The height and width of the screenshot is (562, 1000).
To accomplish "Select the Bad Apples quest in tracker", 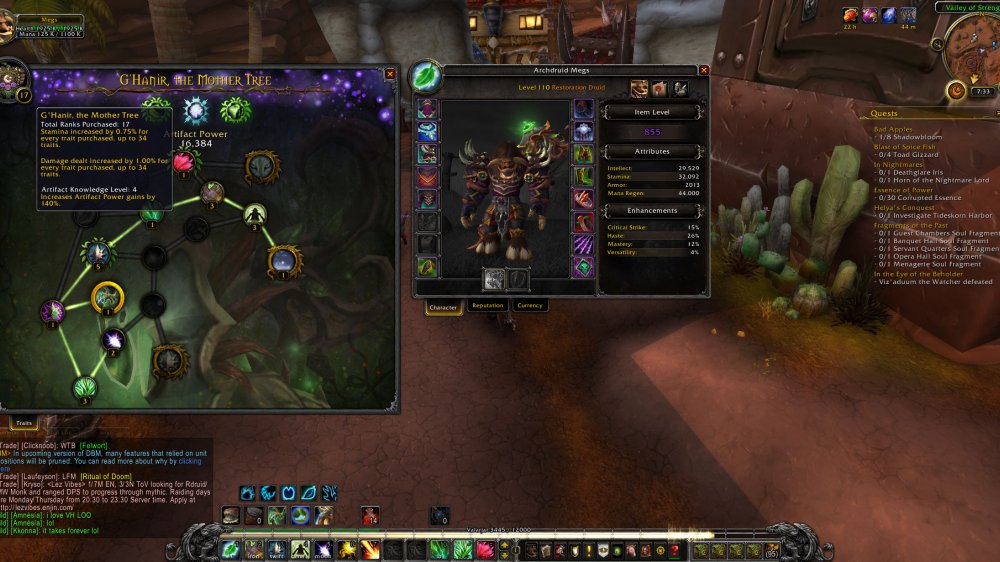I will pos(894,129).
